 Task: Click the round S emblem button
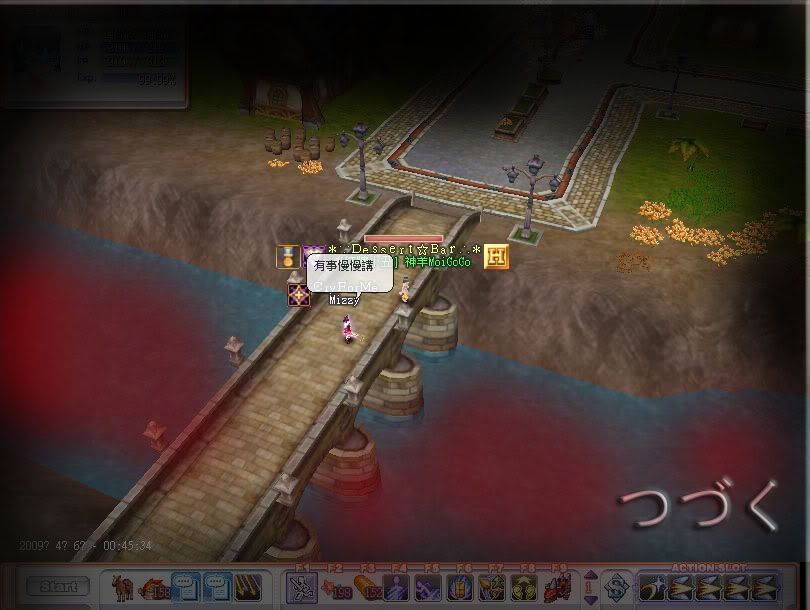point(617,587)
